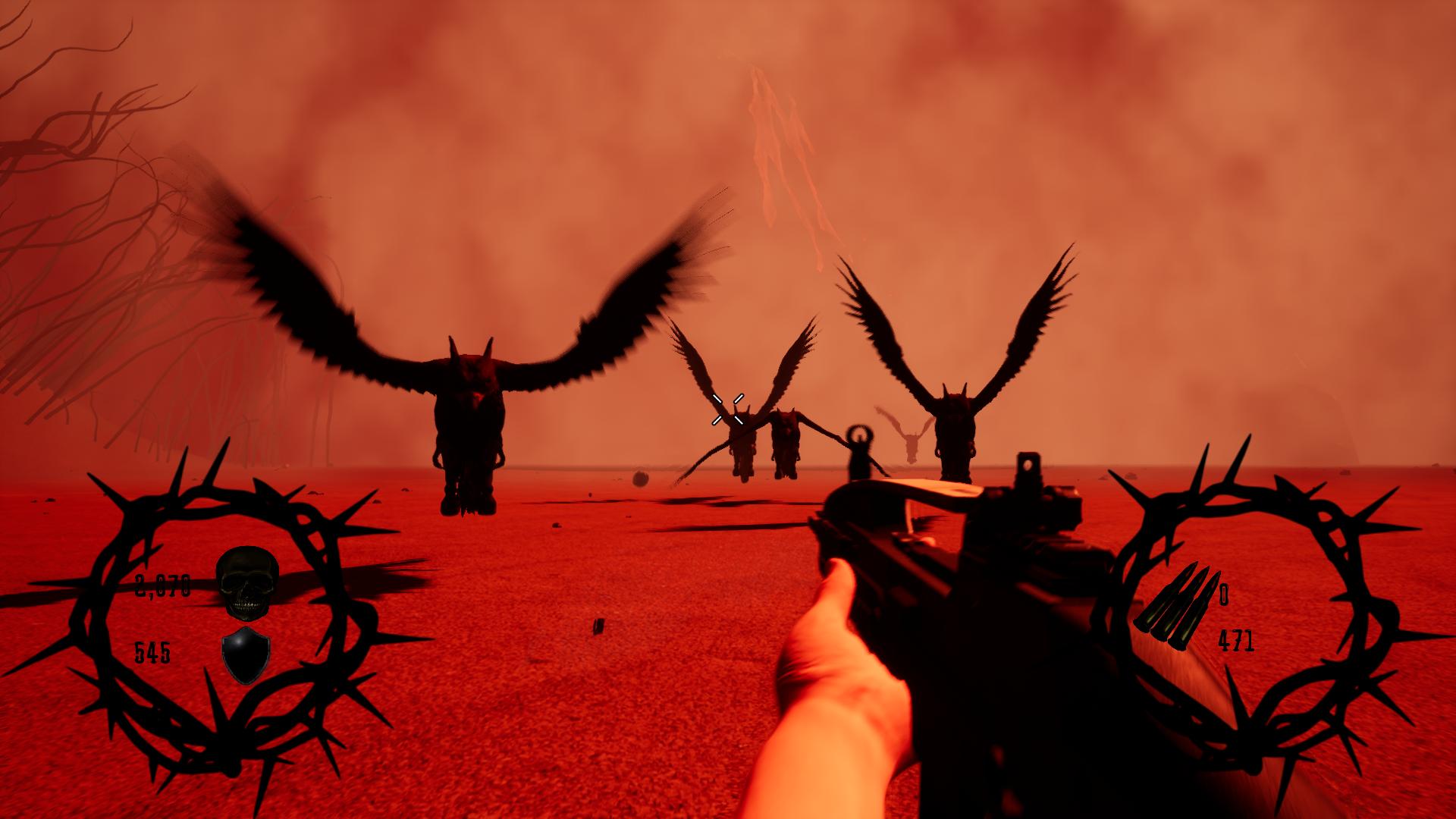Click the crosshair at screen center
This screenshot has height=819, width=1456.
pyautogui.click(x=726, y=409)
